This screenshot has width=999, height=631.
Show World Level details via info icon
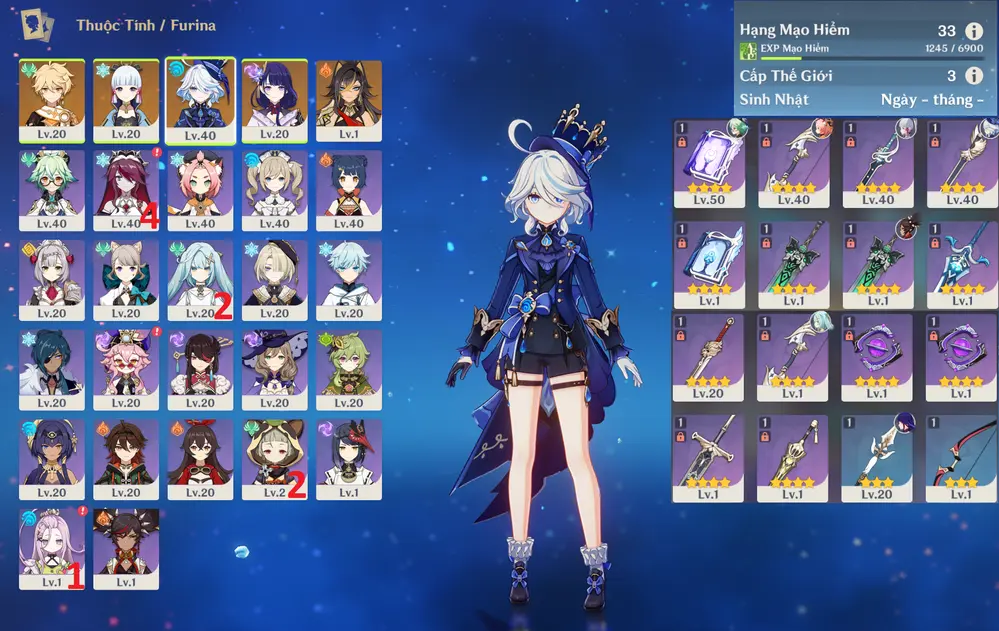974,75
